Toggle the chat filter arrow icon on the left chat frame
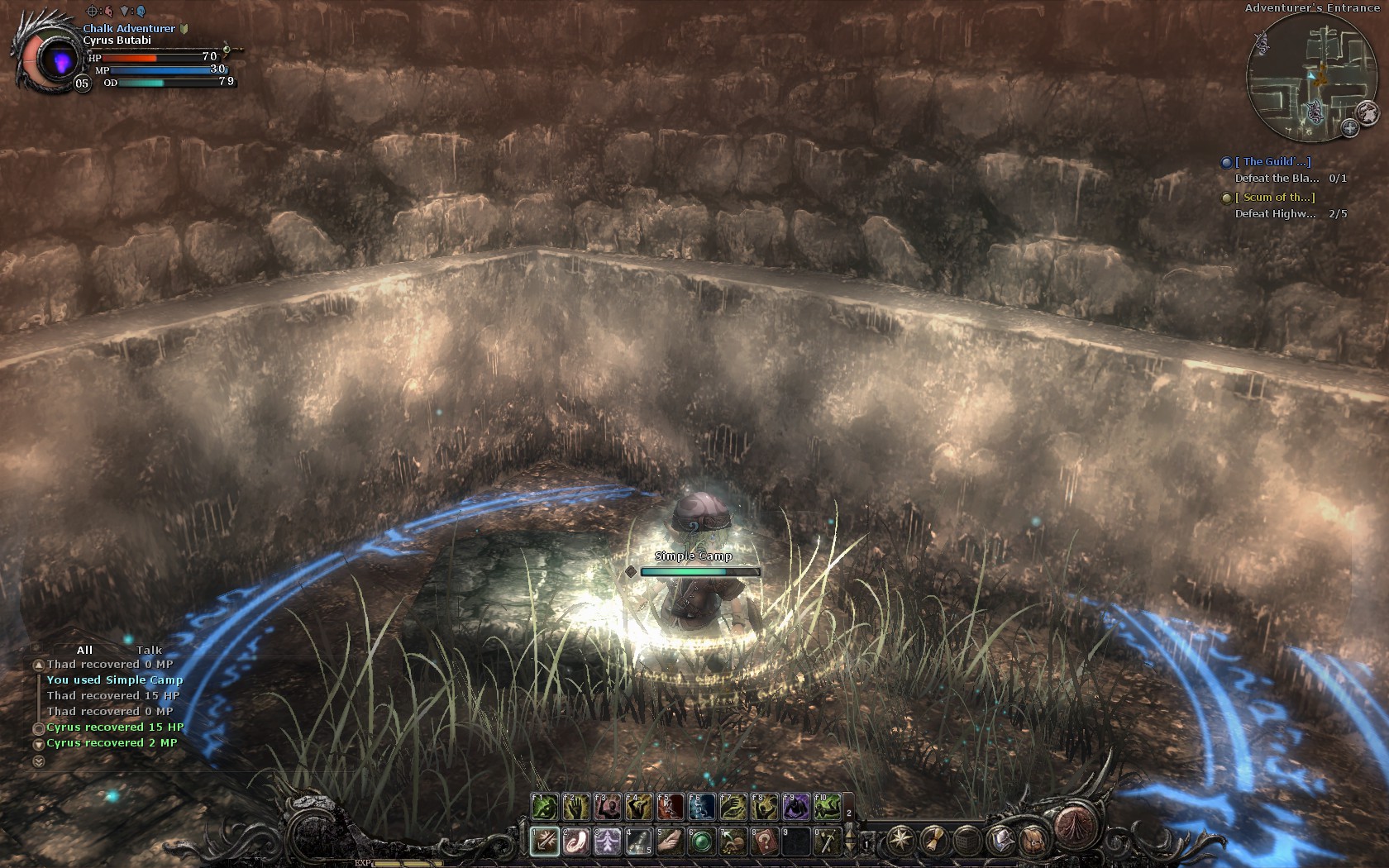This screenshot has height=868, width=1389. tap(36, 646)
